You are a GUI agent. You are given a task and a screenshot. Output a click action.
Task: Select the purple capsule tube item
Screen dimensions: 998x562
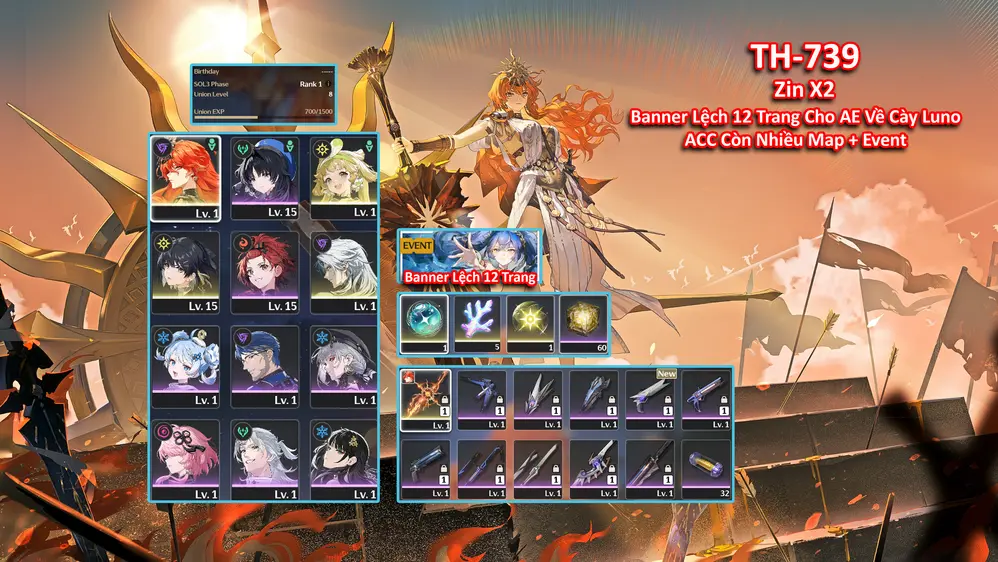pyautogui.click(x=707, y=469)
